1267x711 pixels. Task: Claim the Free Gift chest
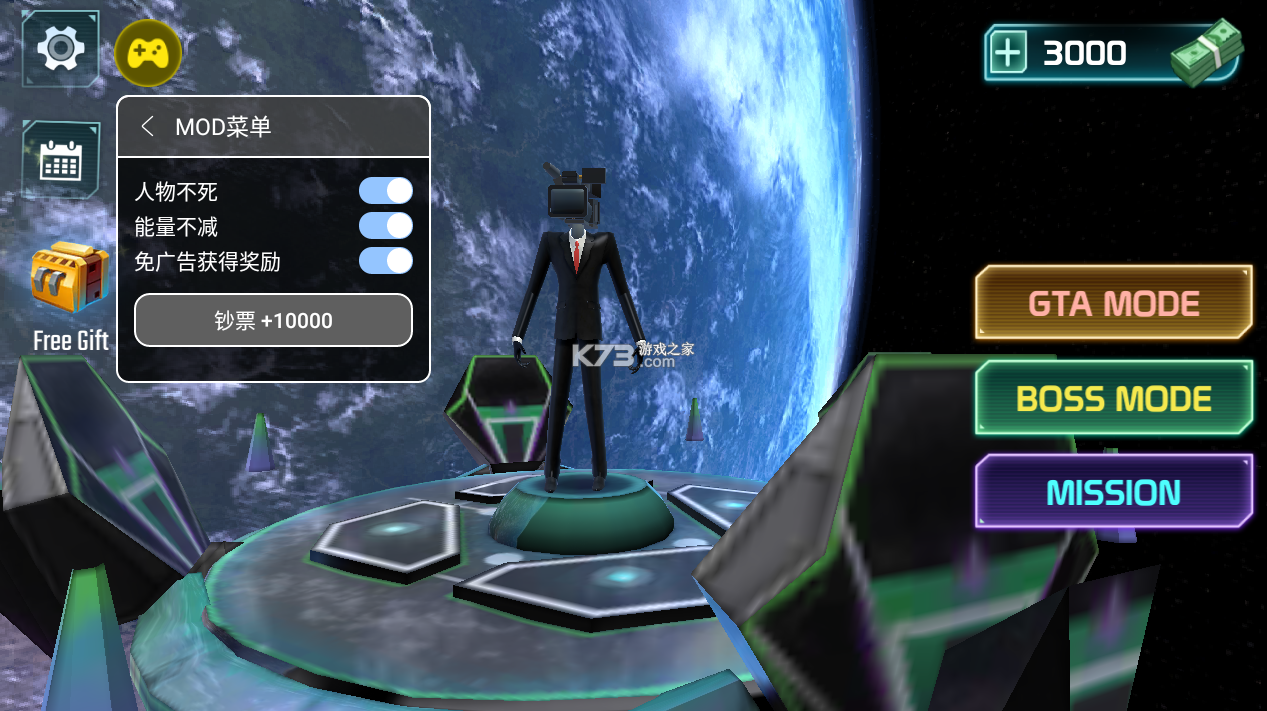[x=70, y=278]
